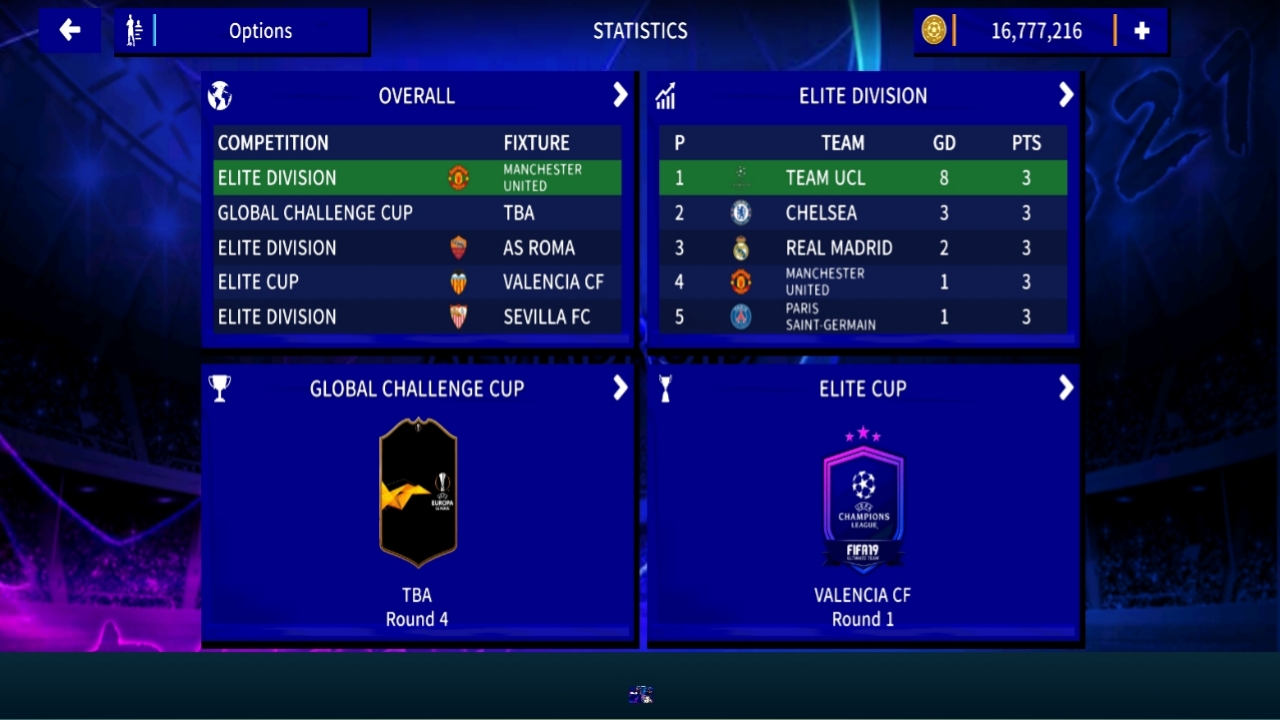Open the Overall panel via its chevron arrow
Screen dimensions: 1280x720
click(x=620, y=95)
